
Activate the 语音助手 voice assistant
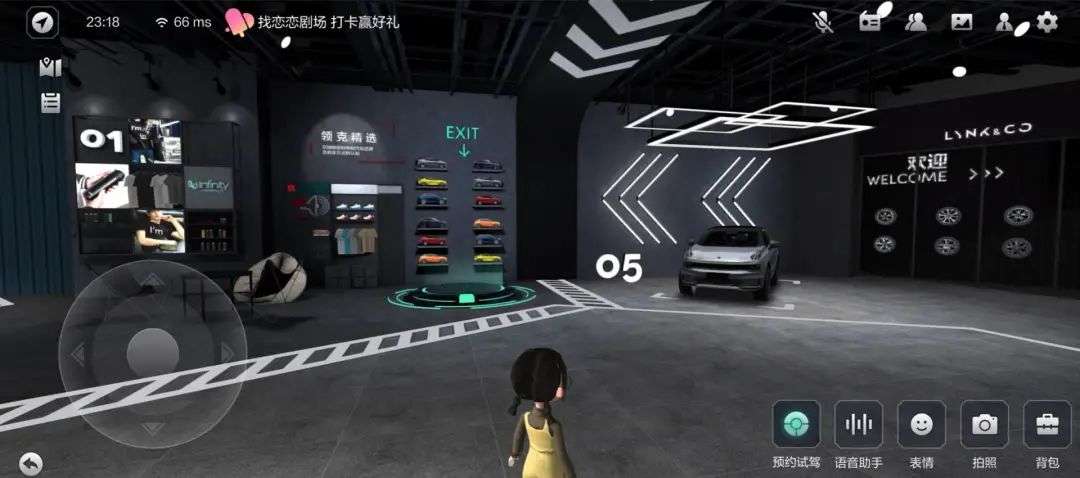coord(859,424)
